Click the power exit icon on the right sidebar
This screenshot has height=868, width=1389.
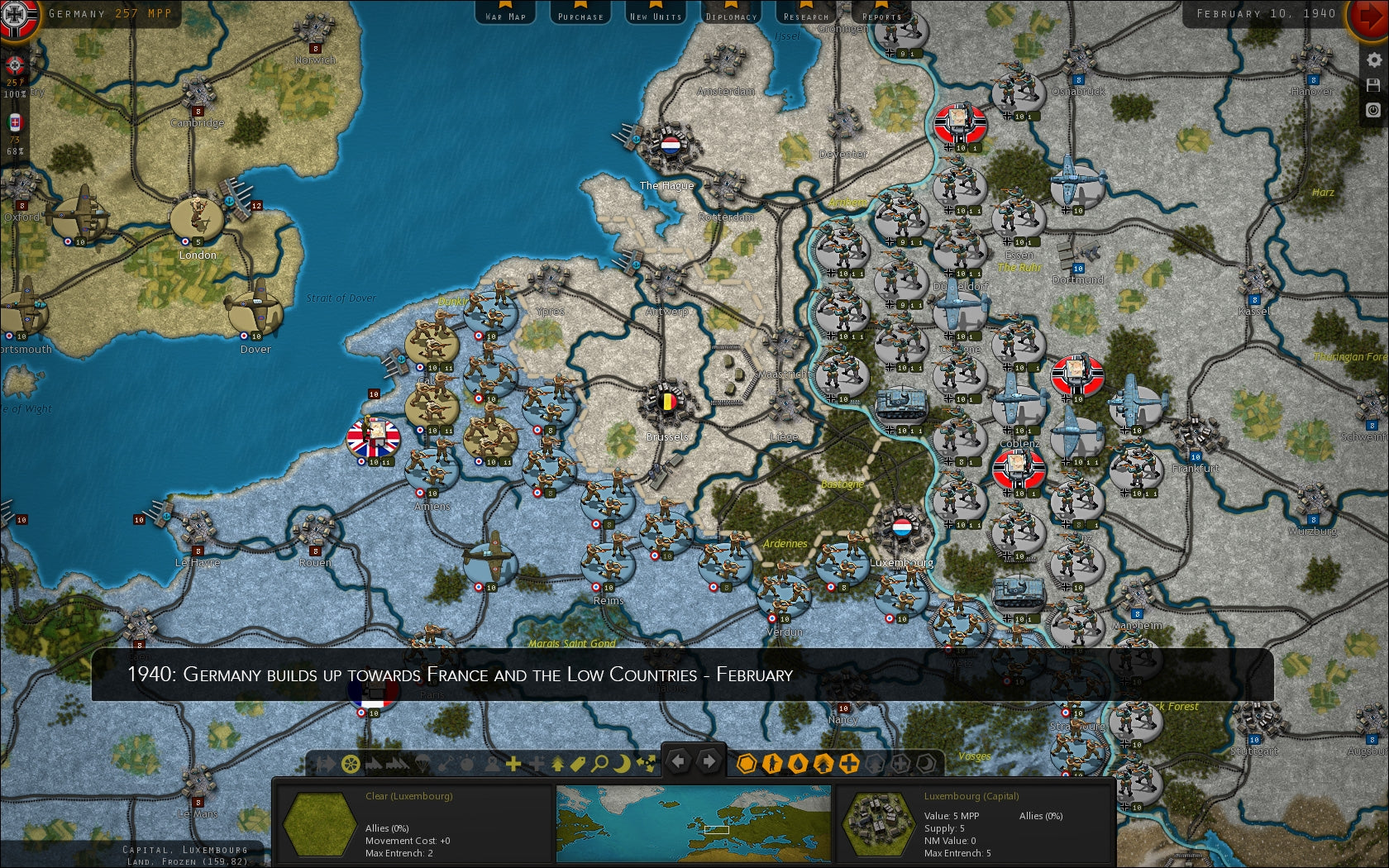click(1372, 108)
